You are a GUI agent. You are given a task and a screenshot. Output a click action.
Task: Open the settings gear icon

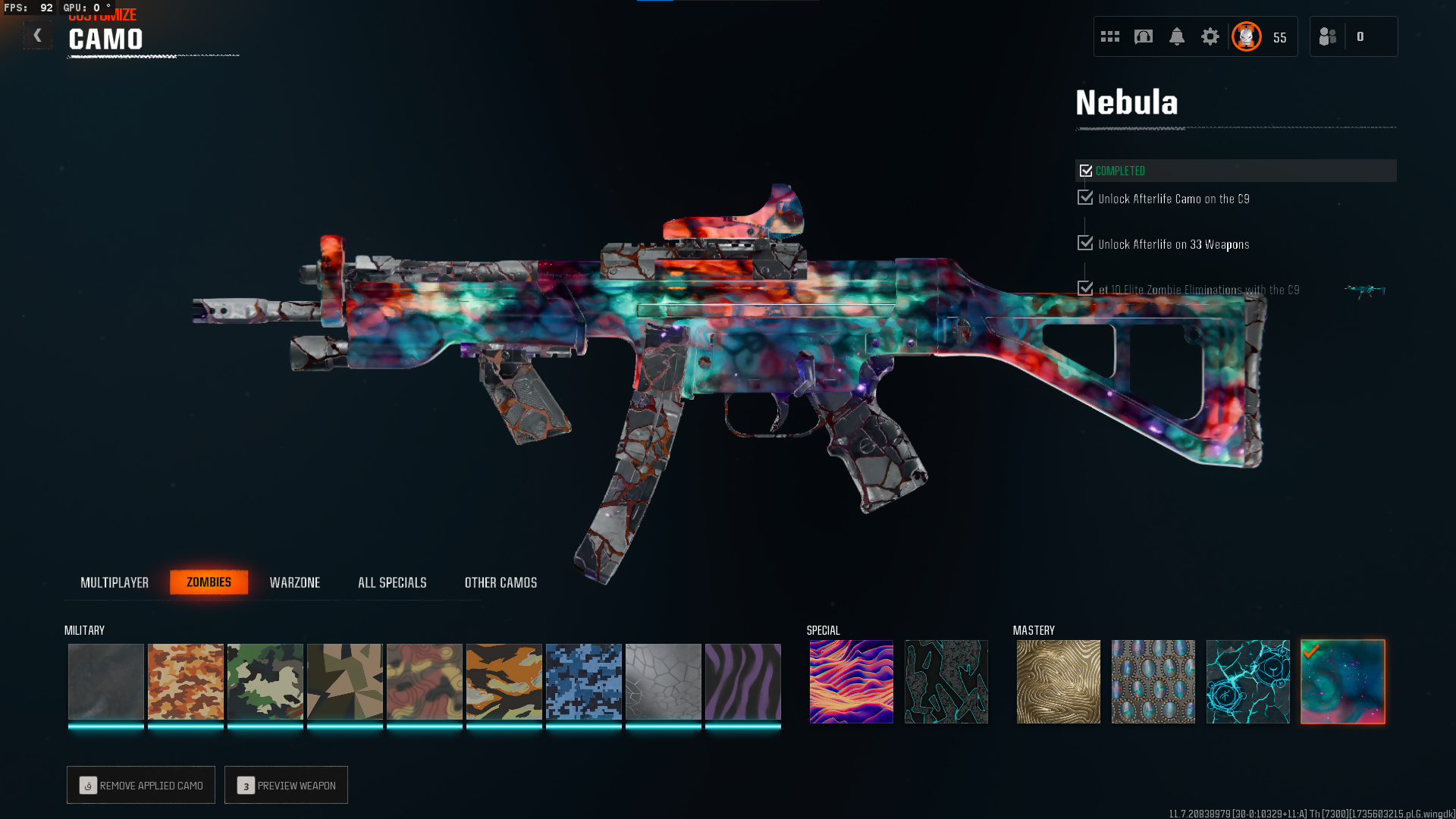pyautogui.click(x=1210, y=36)
